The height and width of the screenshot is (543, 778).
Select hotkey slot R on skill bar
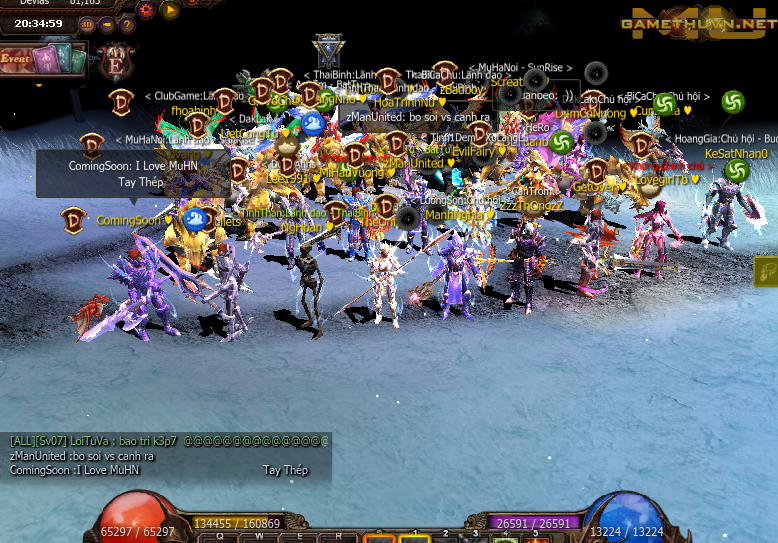click(338, 537)
